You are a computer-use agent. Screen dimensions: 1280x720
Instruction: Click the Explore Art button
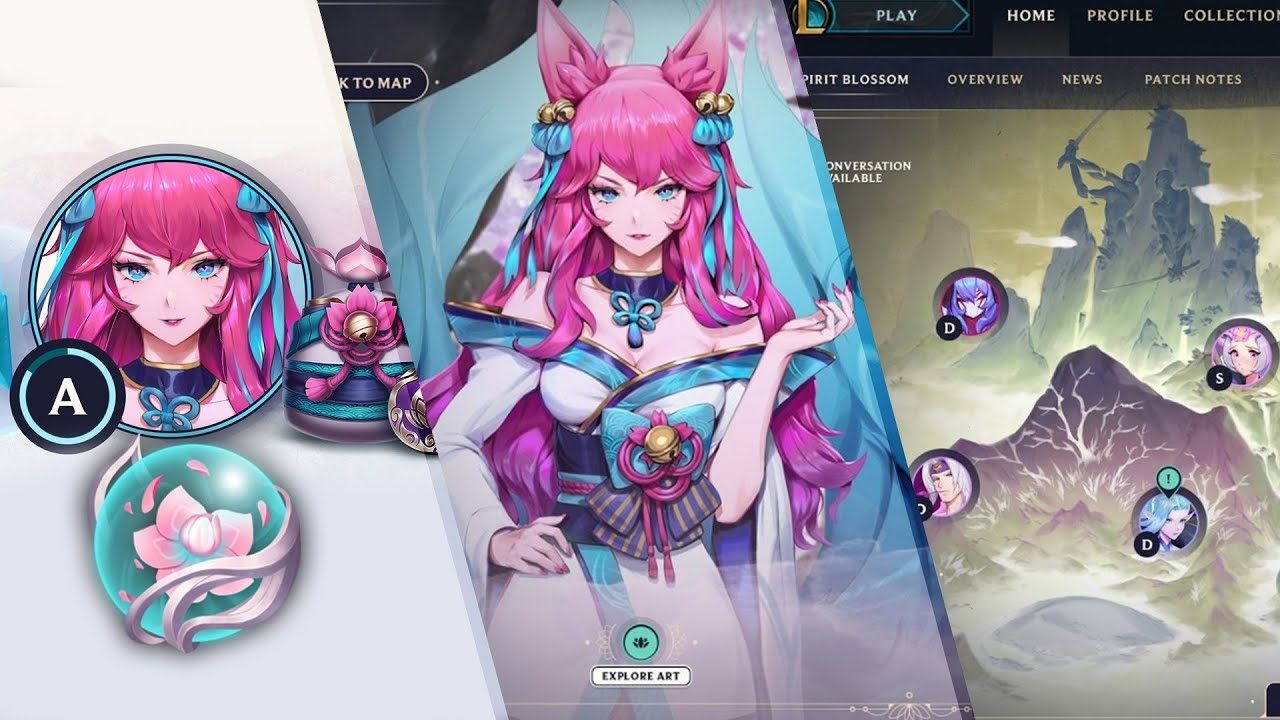[x=640, y=675]
